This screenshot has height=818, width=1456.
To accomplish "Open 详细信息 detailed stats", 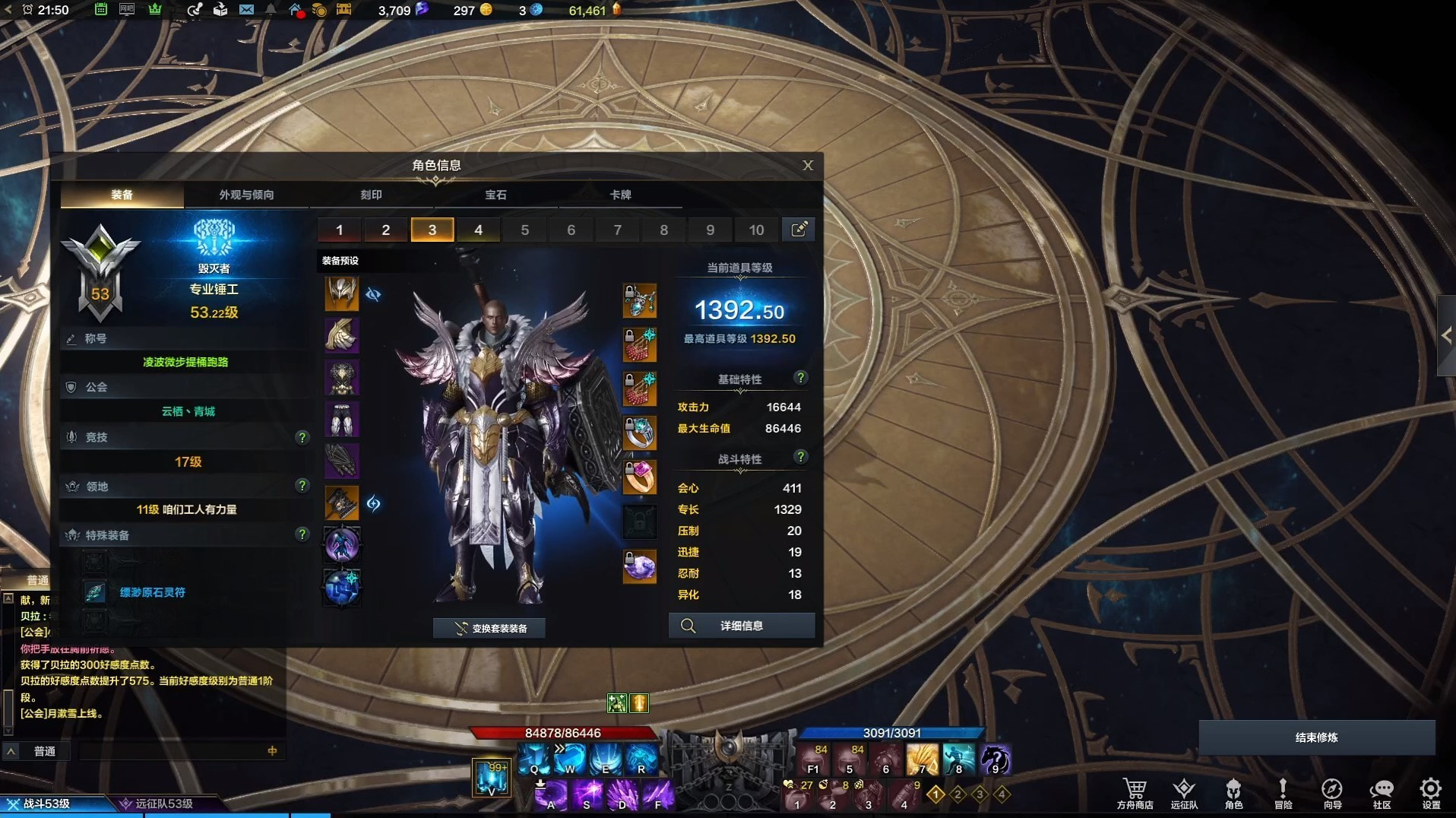I will 741,626.
